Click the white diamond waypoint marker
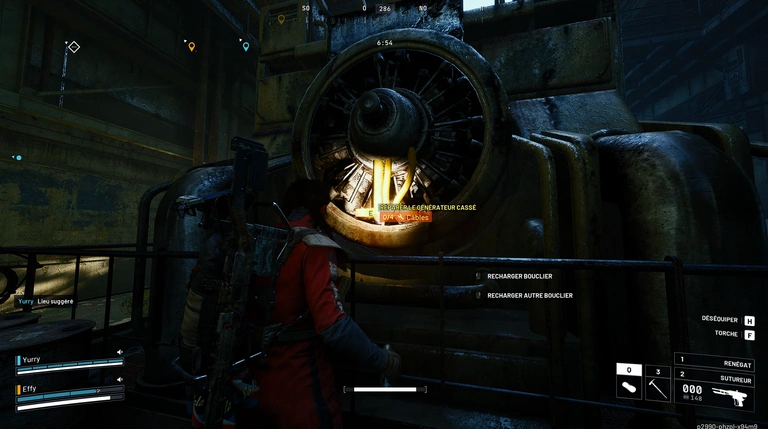This screenshot has height=429, width=768. click(74, 46)
